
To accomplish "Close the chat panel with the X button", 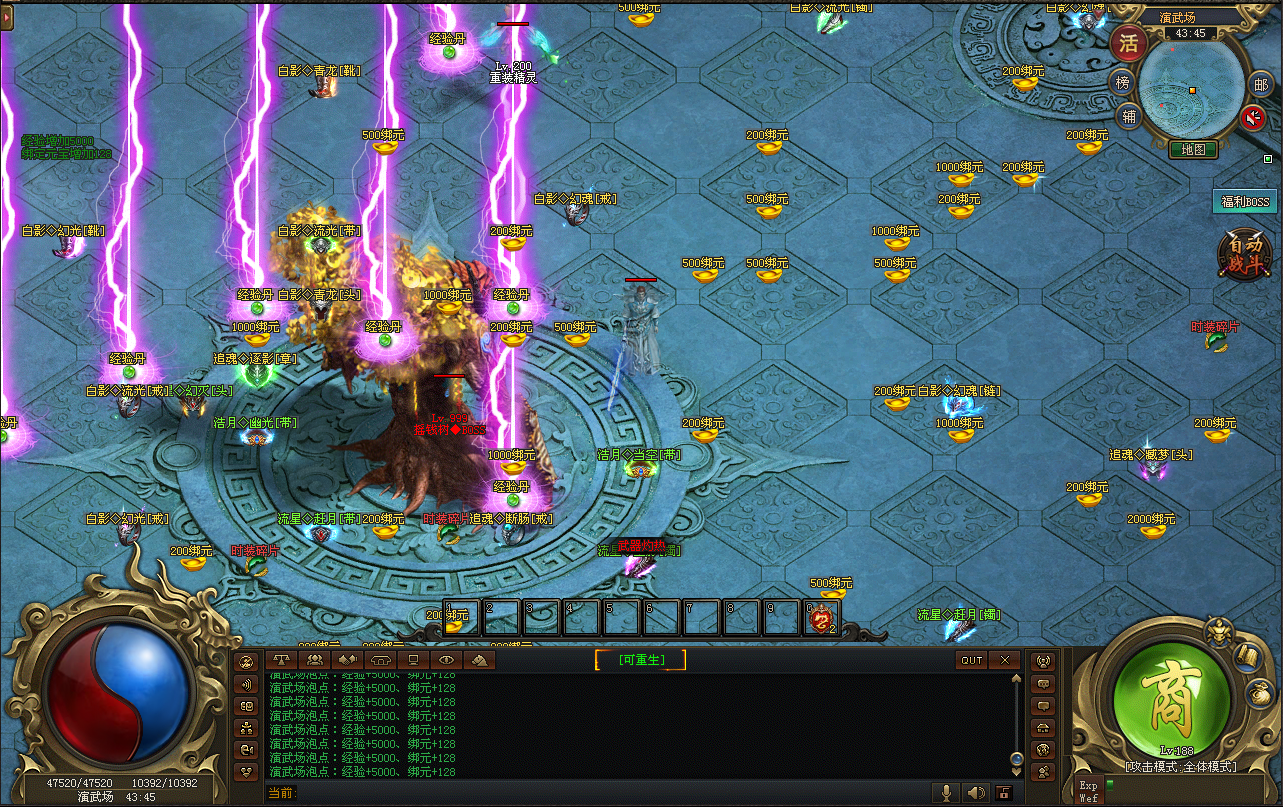I will pos(1004,660).
